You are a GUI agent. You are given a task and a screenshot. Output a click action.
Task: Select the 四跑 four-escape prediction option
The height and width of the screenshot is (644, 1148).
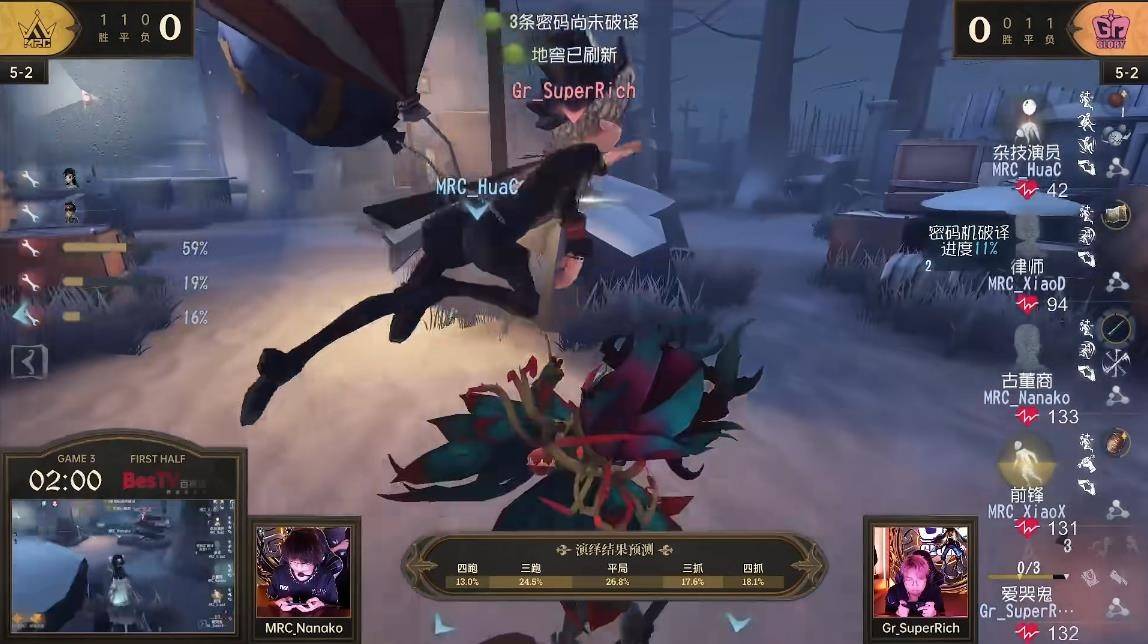pos(467,575)
